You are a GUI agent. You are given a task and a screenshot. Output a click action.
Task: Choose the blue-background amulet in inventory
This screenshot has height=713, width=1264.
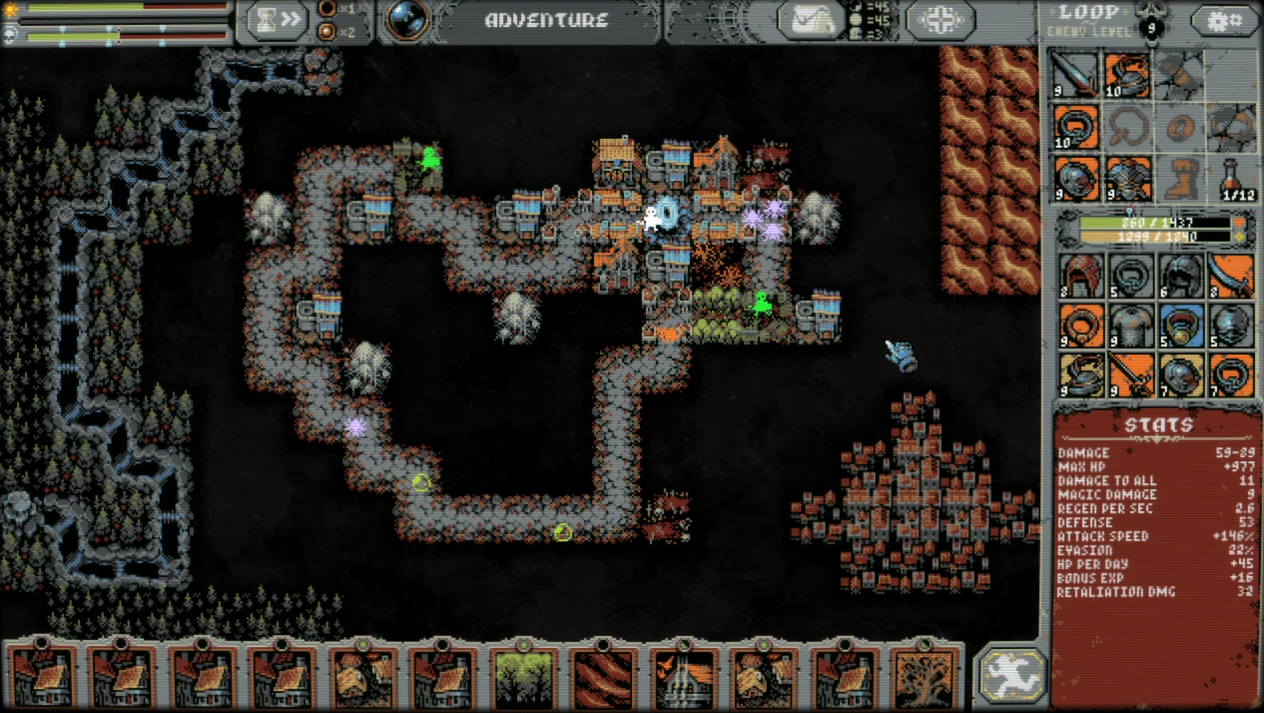(1181, 326)
